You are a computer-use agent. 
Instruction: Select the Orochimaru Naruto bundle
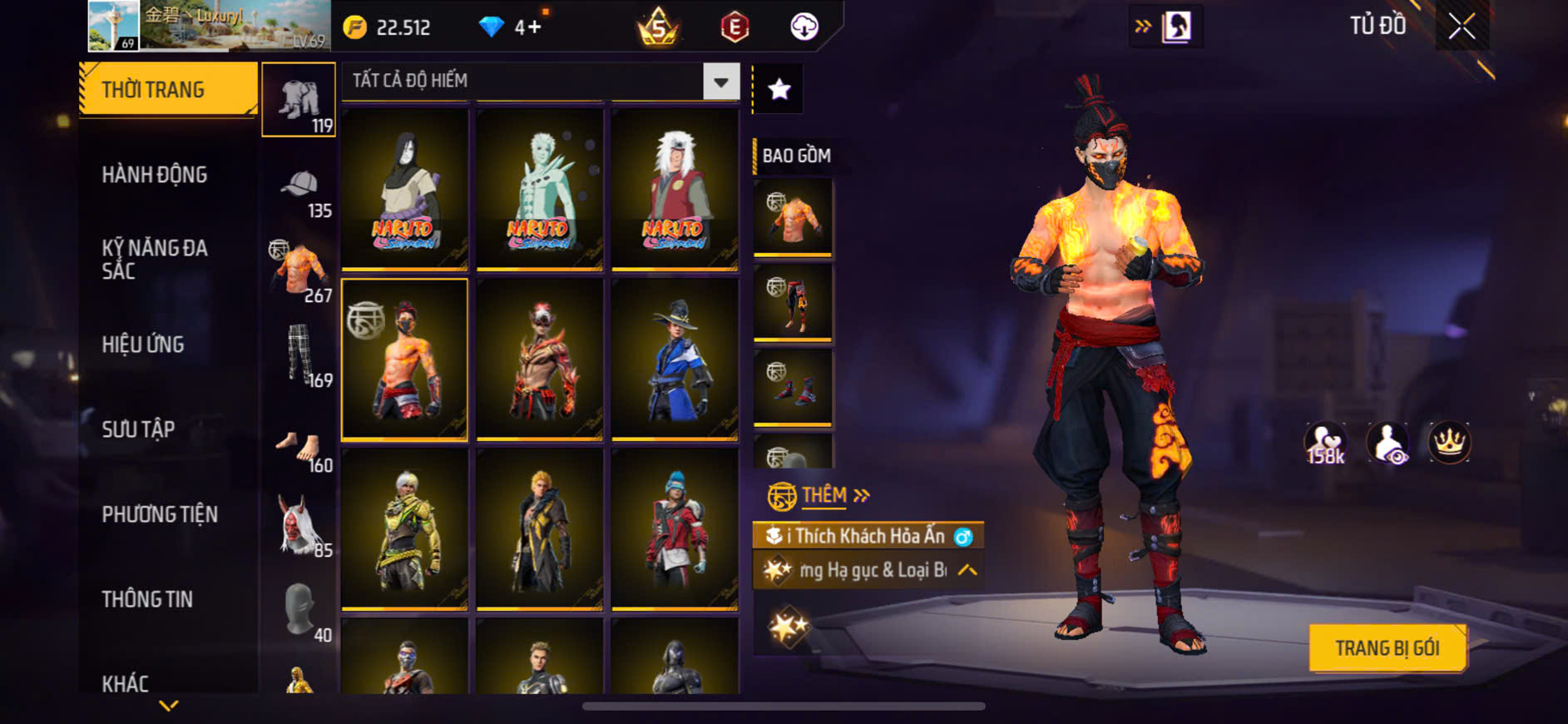pos(405,189)
